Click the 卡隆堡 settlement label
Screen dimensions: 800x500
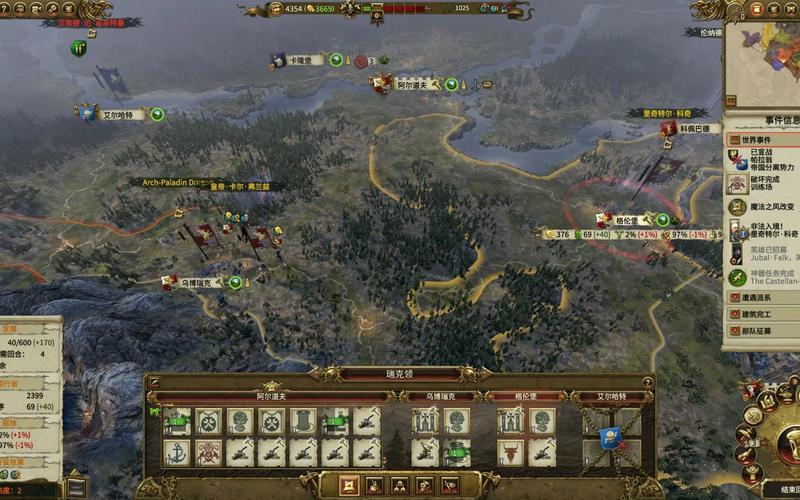pos(298,60)
